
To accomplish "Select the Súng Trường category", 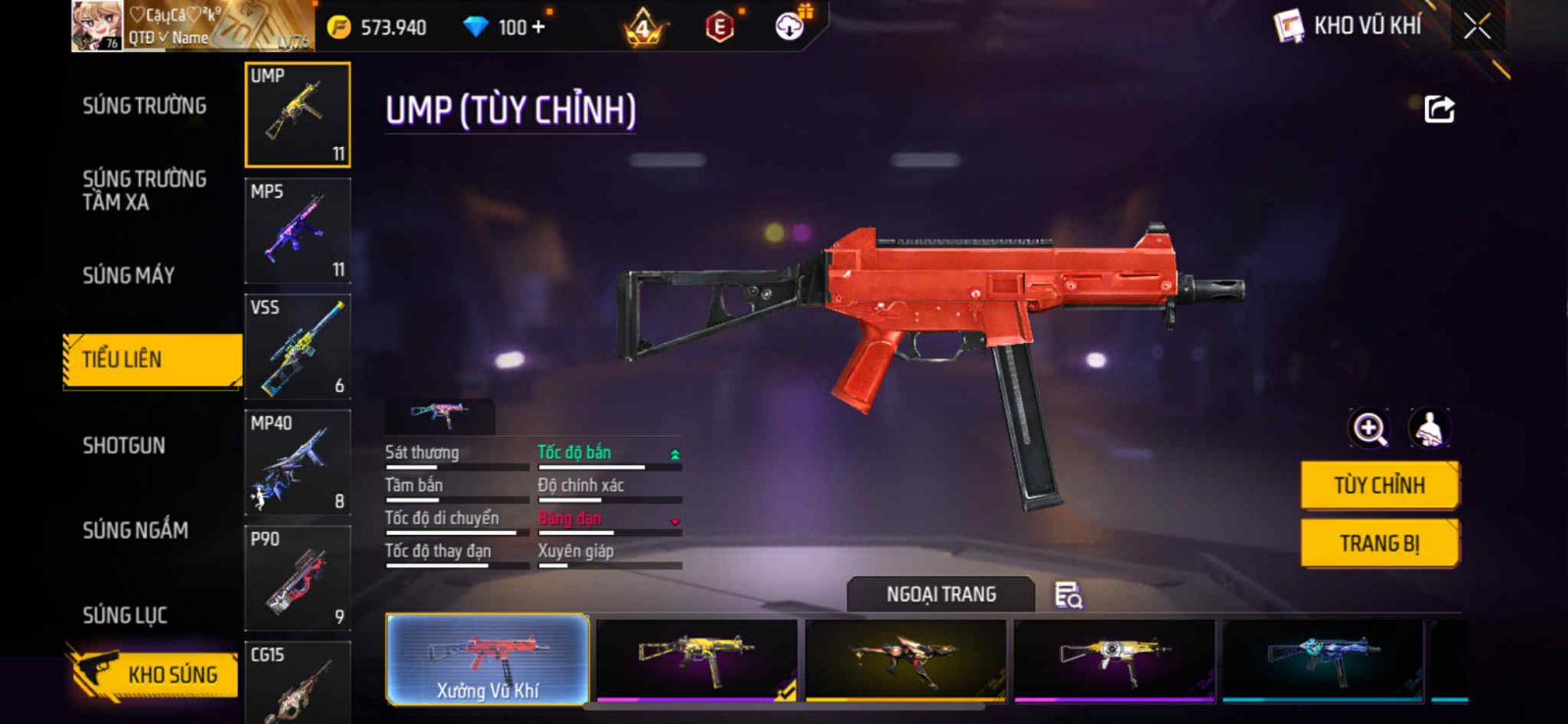I will point(144,106).
